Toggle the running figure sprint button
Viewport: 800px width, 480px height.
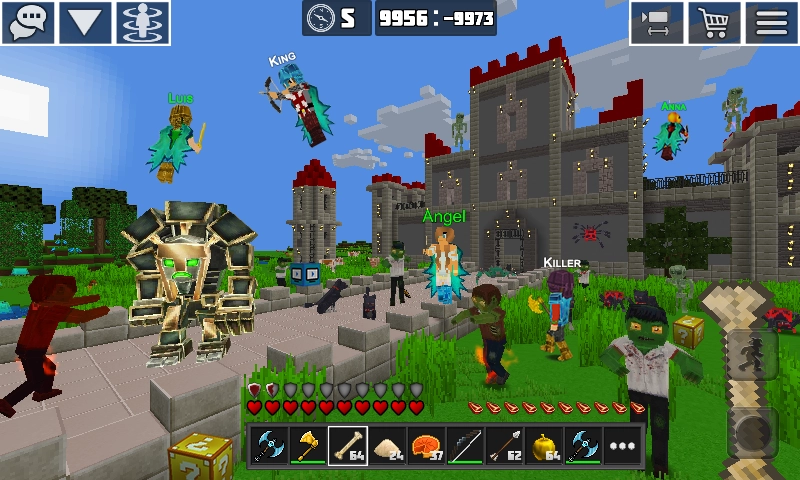click(x=750, y=353)
